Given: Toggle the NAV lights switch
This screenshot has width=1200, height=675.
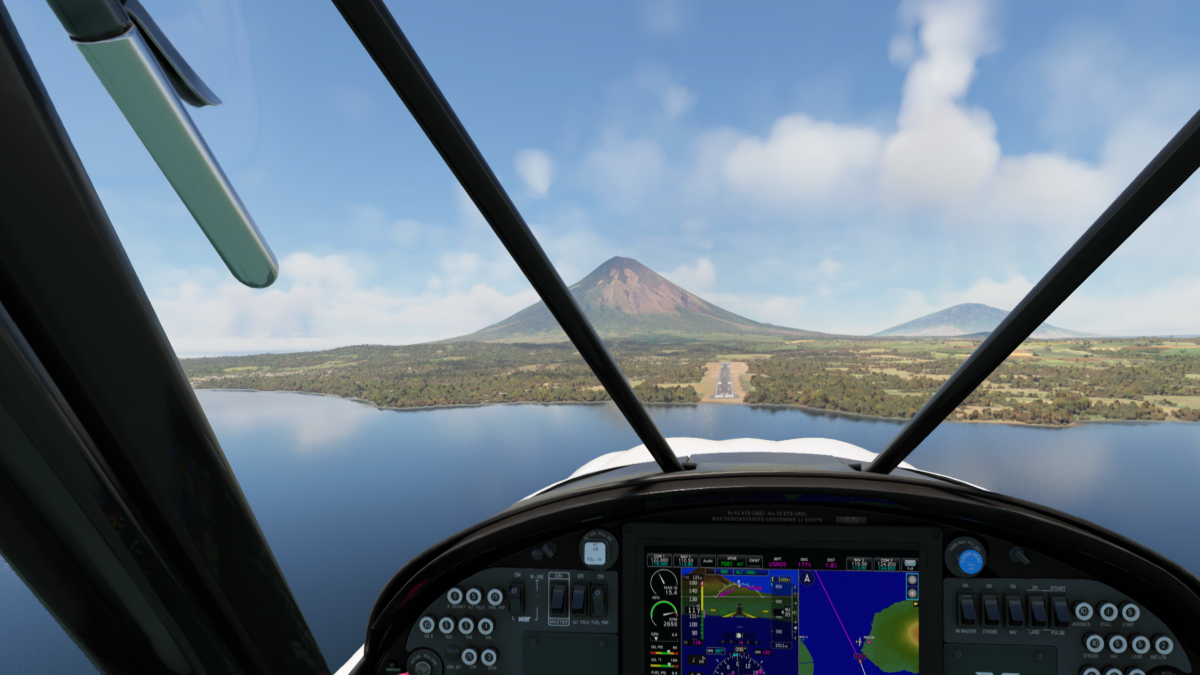Looking at the screenshot, I should click(x=1014, y=609).
